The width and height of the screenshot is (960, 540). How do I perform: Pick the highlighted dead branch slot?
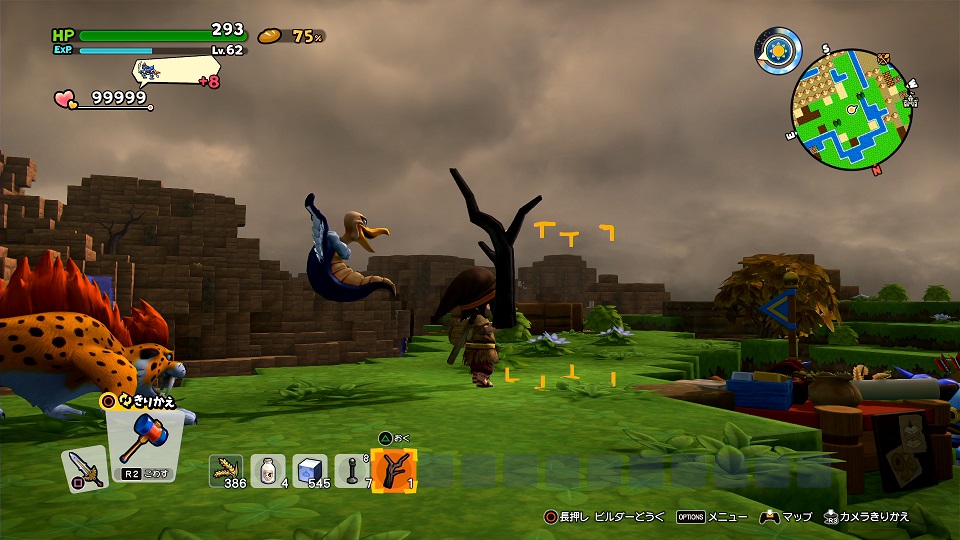point(394,470)
